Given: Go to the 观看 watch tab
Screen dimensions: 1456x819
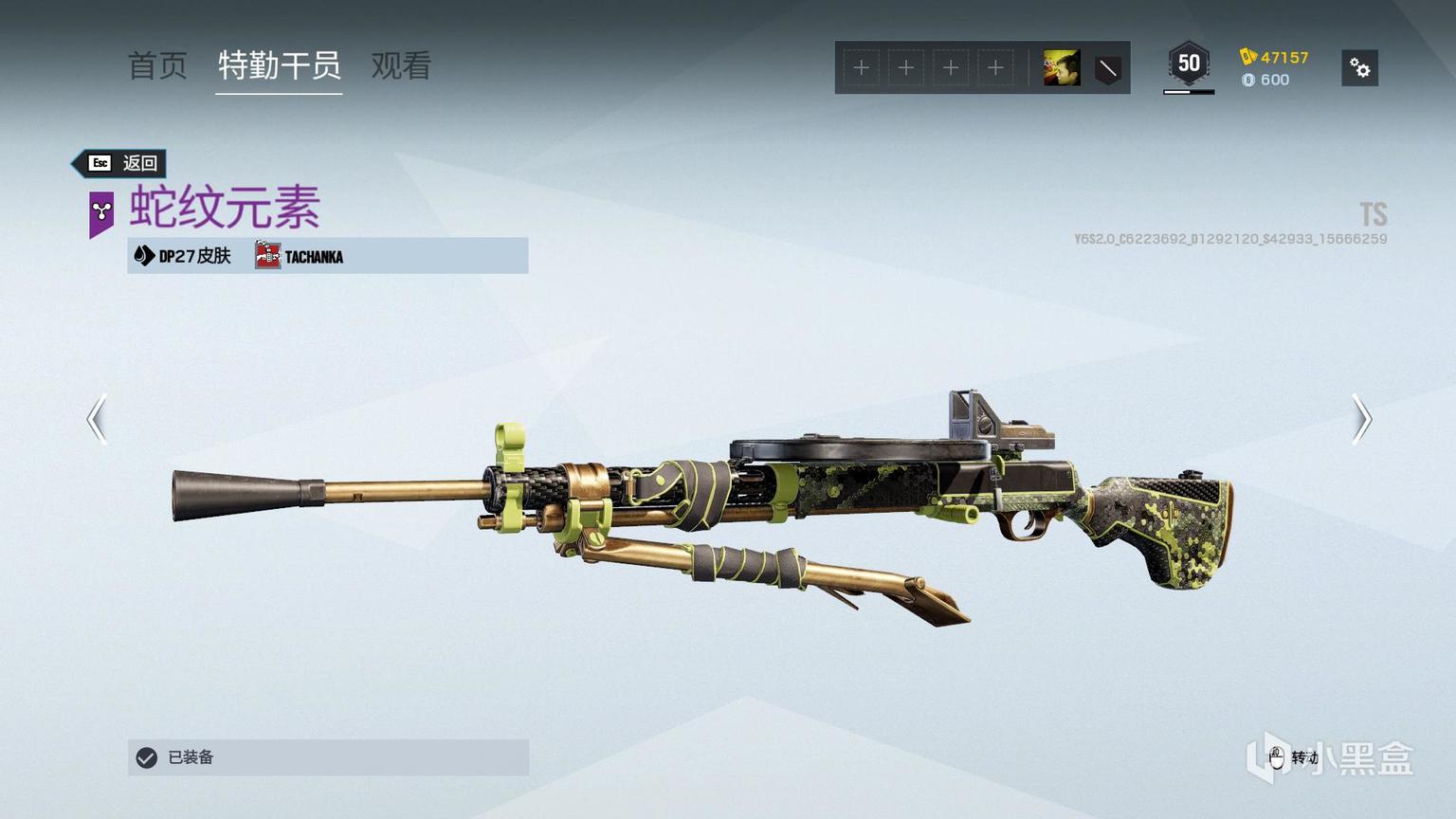Looking at the screenshot, I should pyautogui.click(x=401, y=66).
